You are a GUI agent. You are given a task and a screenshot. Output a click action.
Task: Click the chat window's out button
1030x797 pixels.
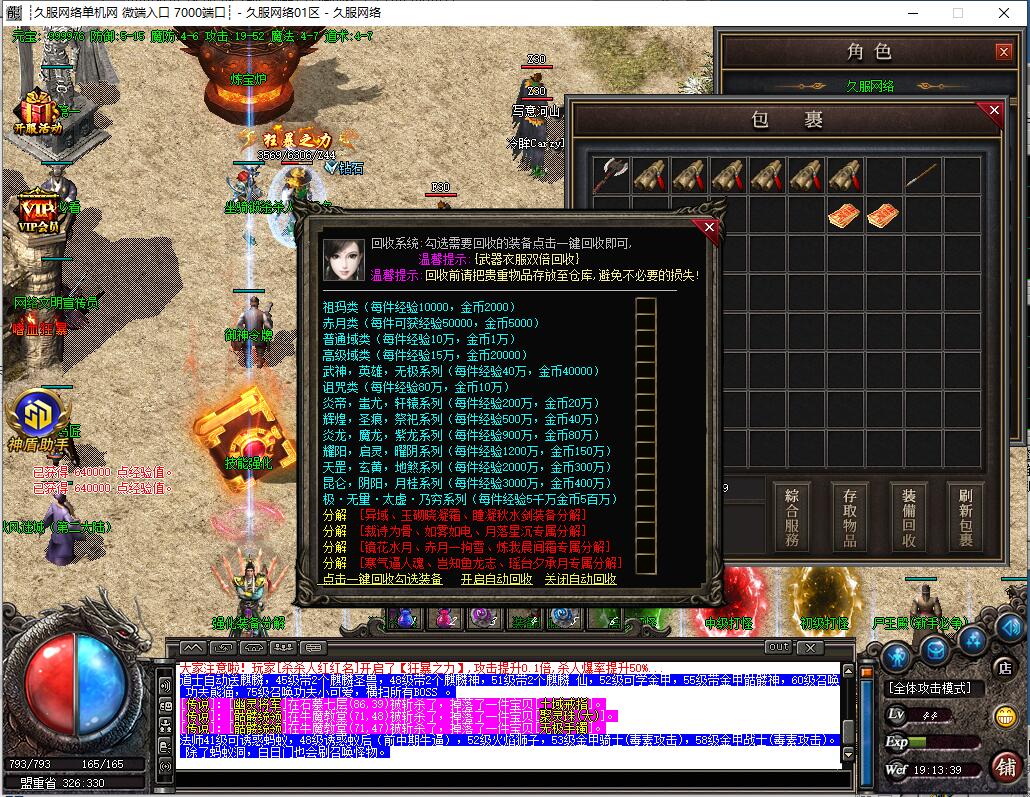click(x=777, y=647)
